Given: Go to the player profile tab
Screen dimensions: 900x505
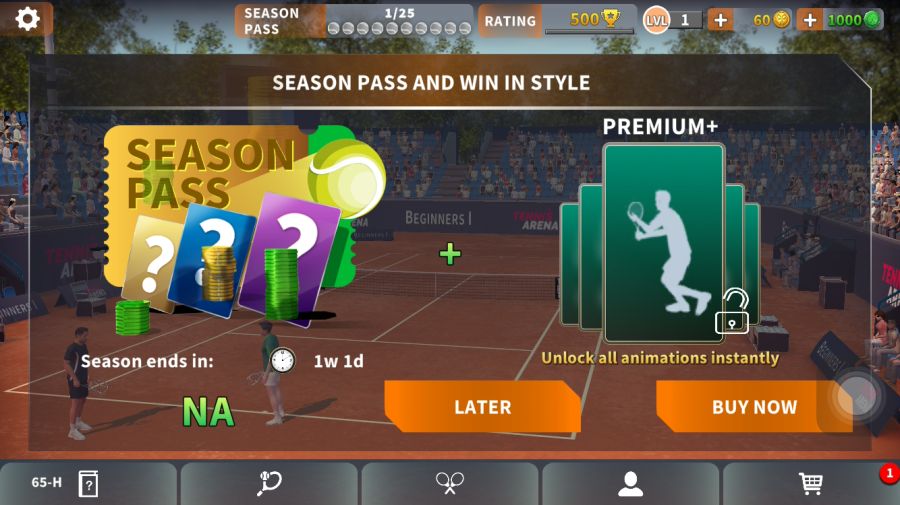Looking at the screenshot, I should [630, 484].
